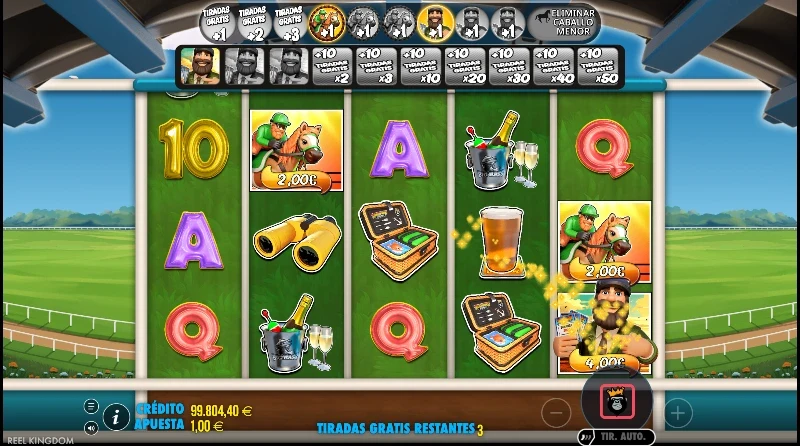Increase the bet with the plus button
This screenshot has width=800, height=446.
coord(677,411)
